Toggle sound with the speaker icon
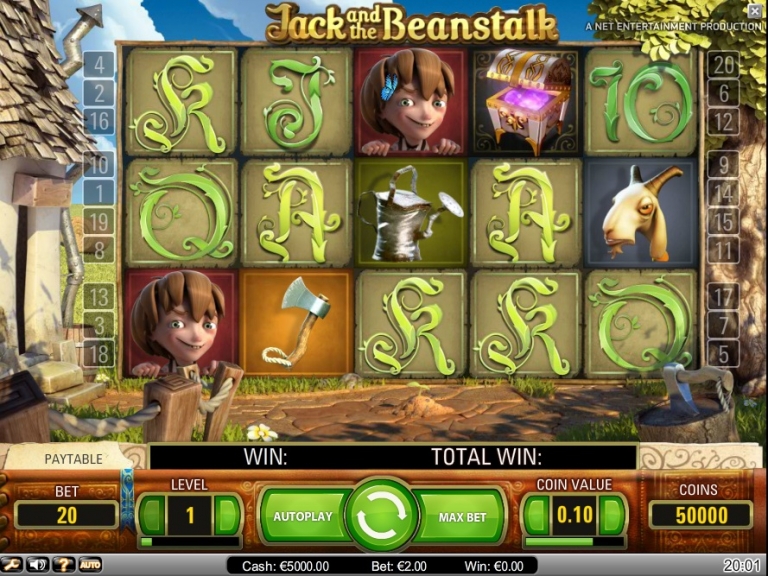 point(39,565)
